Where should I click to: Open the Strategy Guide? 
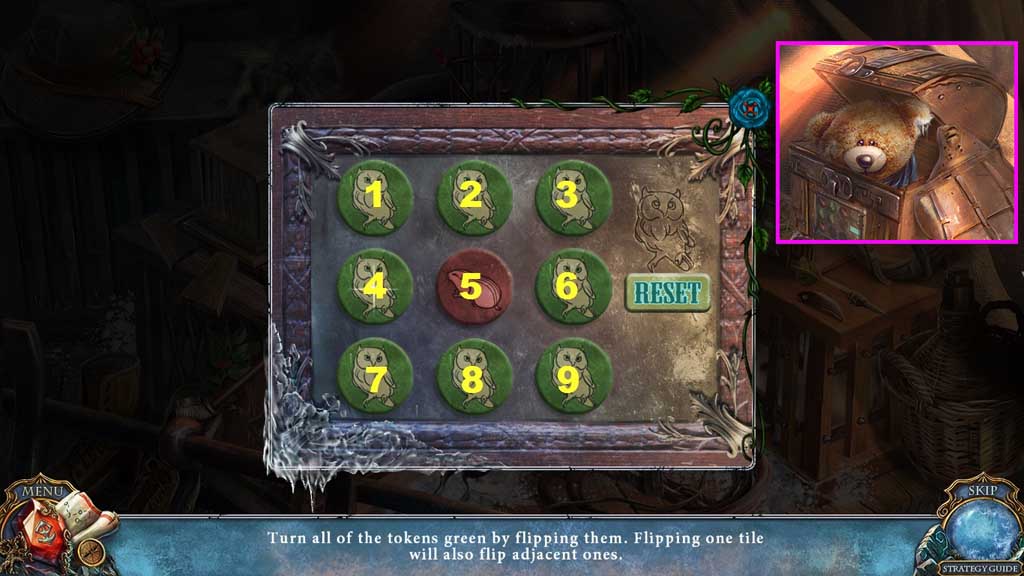click(x=979, y=568)
